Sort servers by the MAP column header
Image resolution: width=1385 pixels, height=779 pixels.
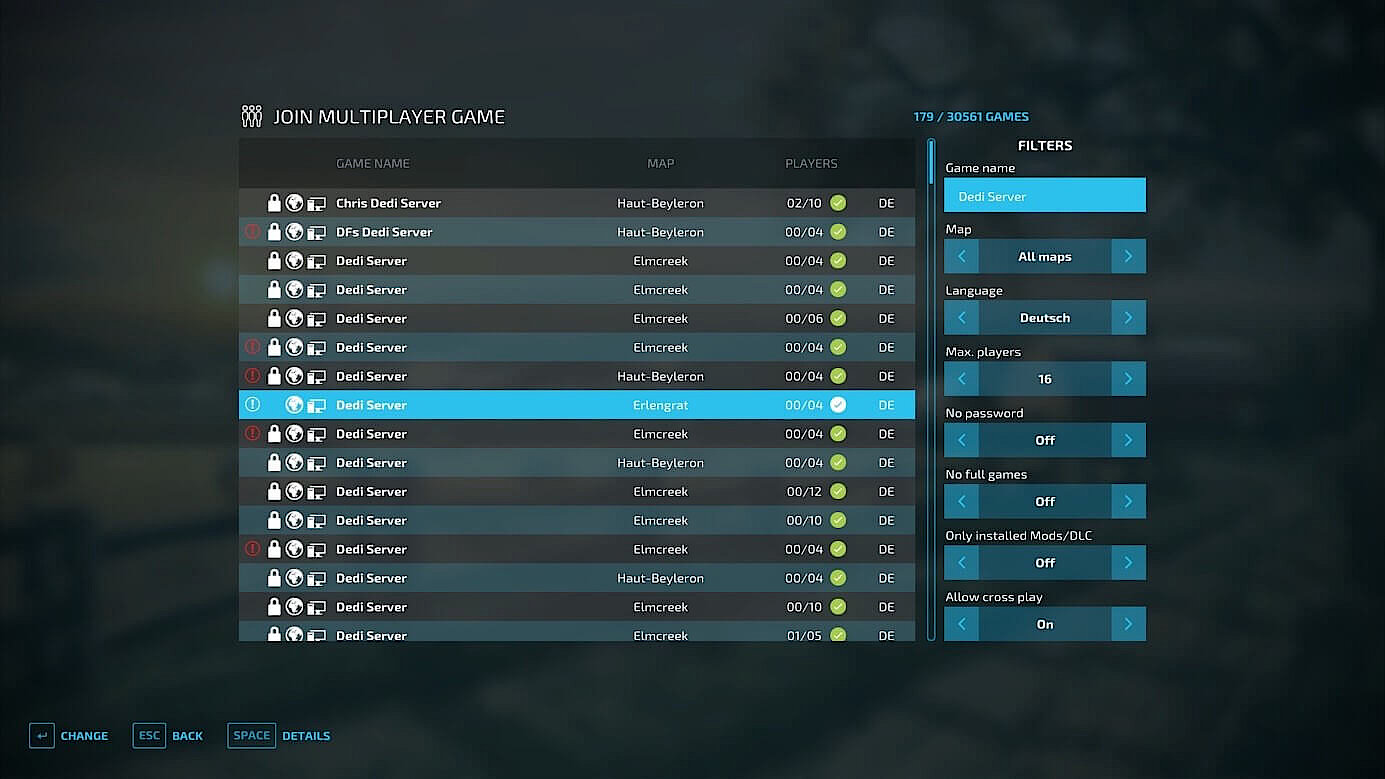[660, 163]
